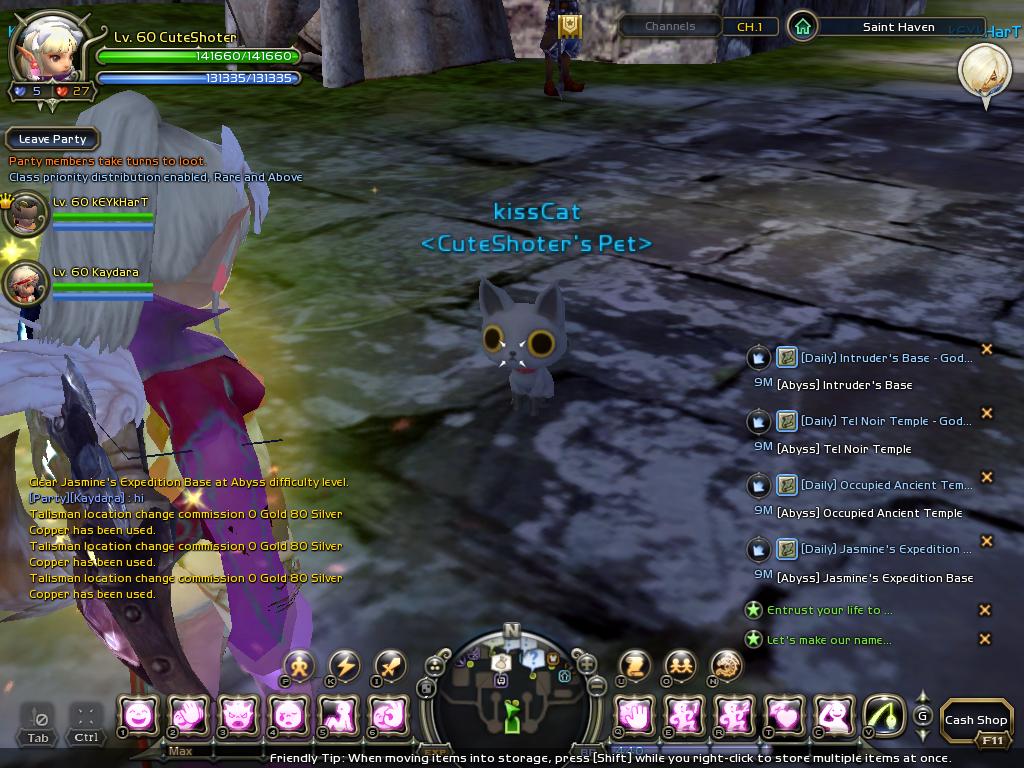Open the Channels selector
1024x768 pixels.
pyautogui.click(x=669, y=27)
